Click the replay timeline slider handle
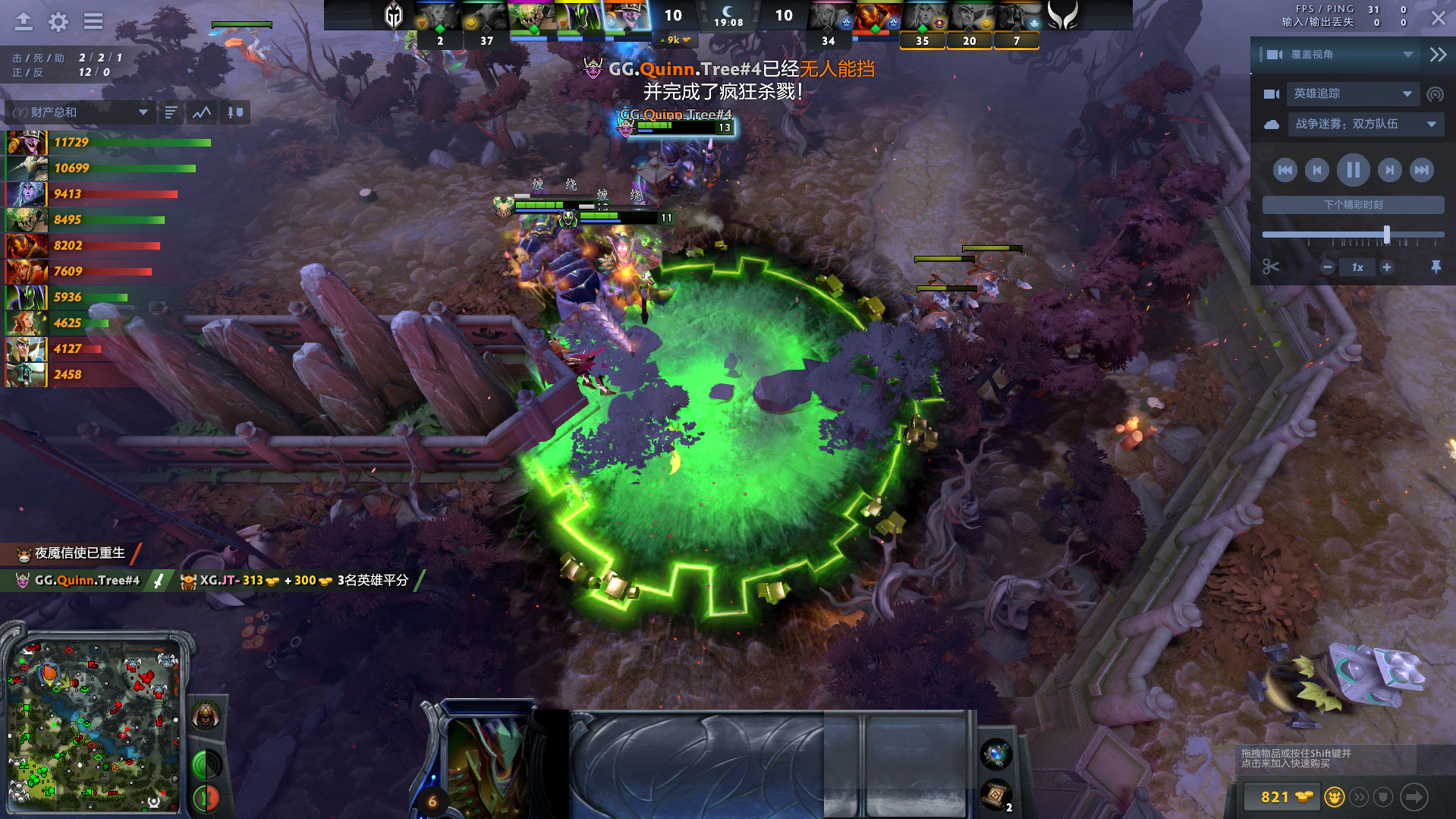 1387,235
